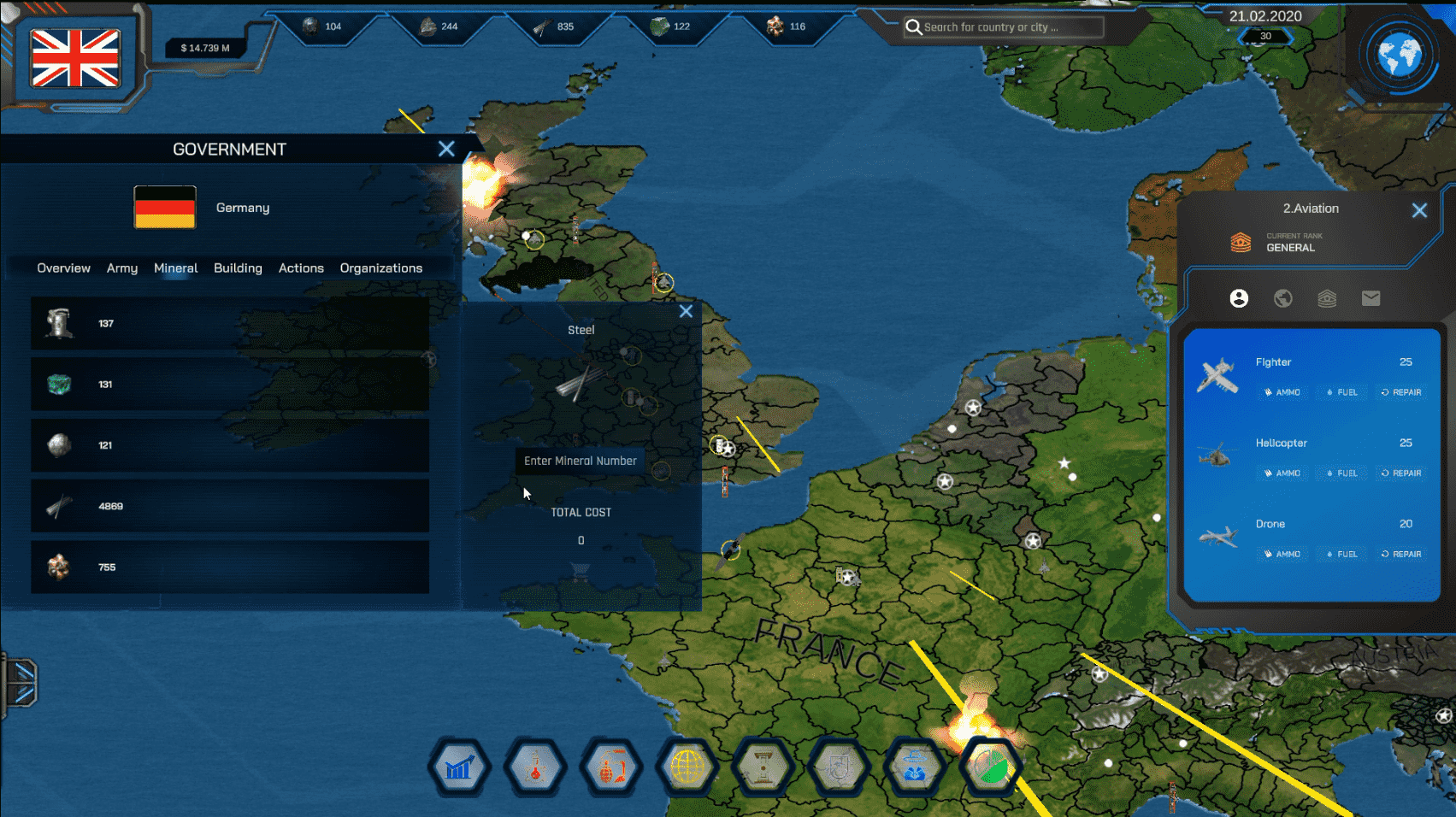This screenshot has width=1456, height=817.
Task: Repair the Fighter aircraft
Action: click(1401, 392)
